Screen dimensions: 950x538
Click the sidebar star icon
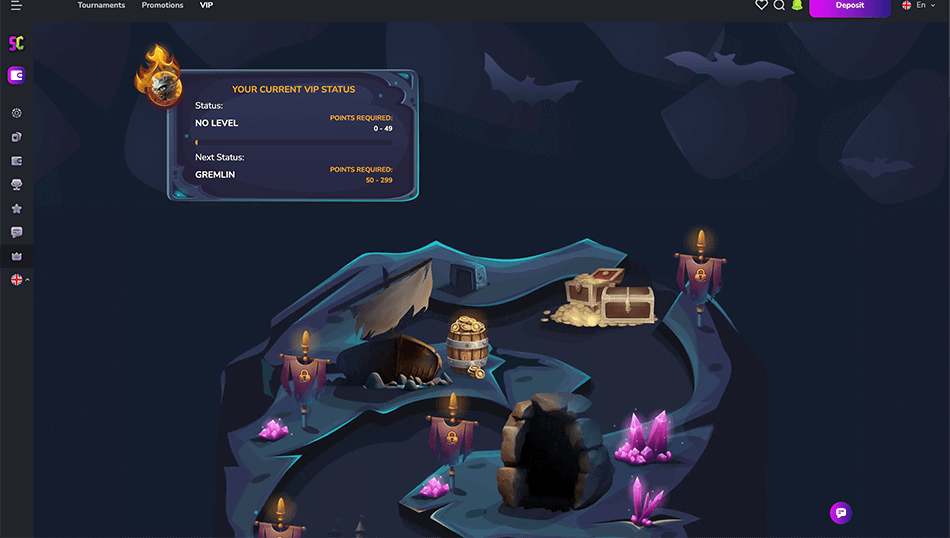point(16,209)
